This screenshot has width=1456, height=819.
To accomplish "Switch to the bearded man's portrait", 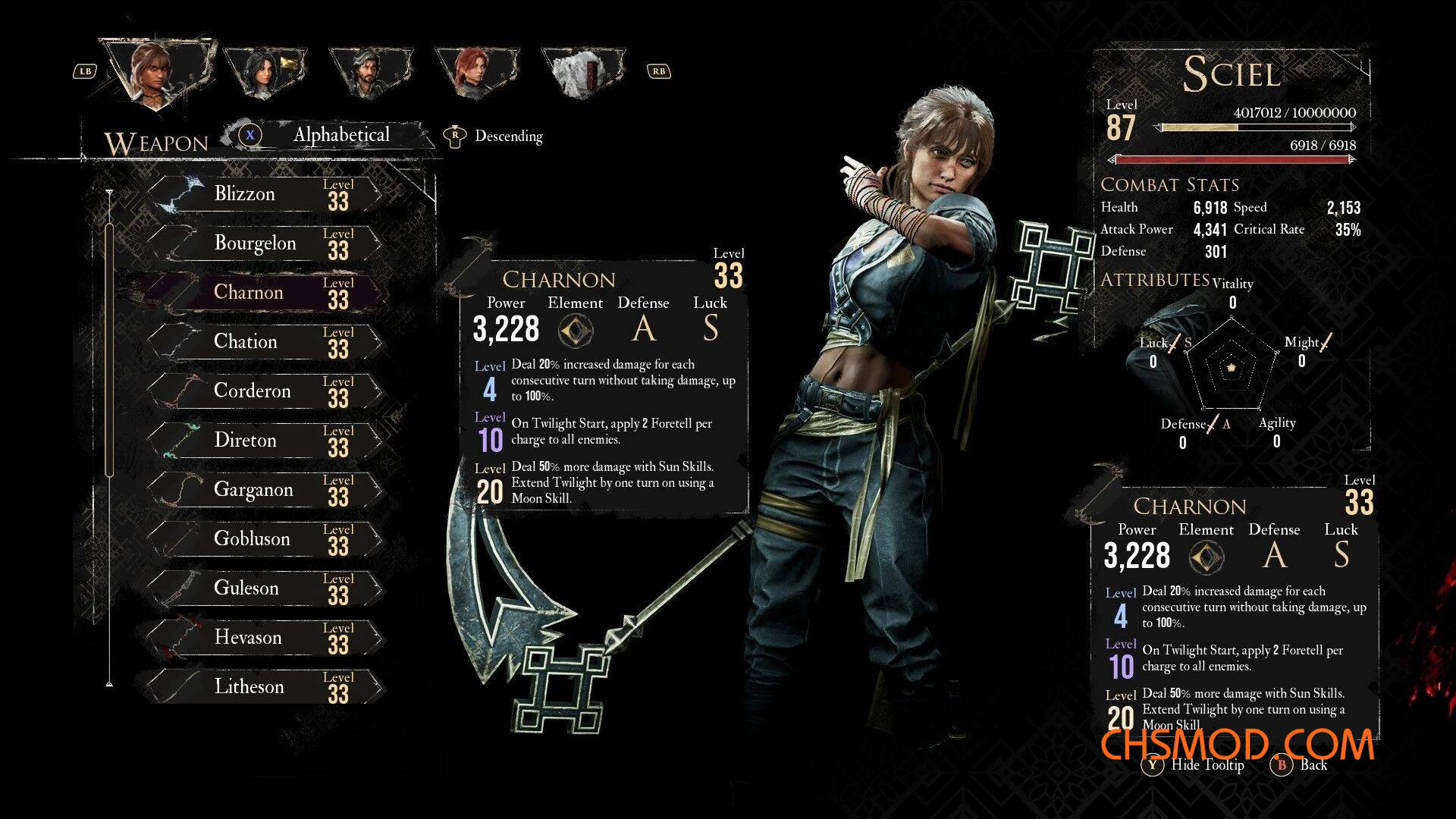I will [369, 72].
